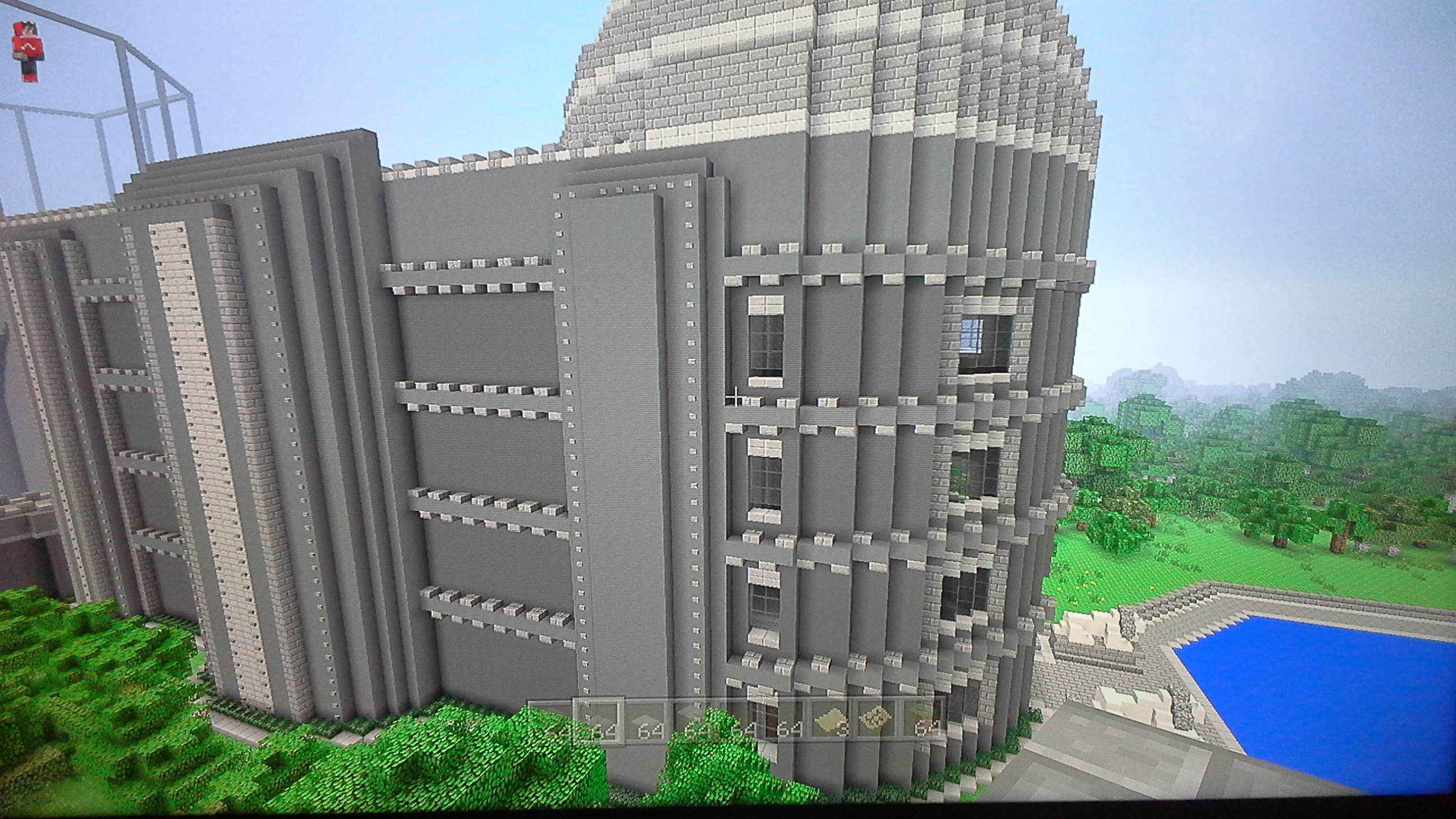Click the count label 3 on the sandstone stack
Screen dimensions: 1456x819
click(844, 729)
